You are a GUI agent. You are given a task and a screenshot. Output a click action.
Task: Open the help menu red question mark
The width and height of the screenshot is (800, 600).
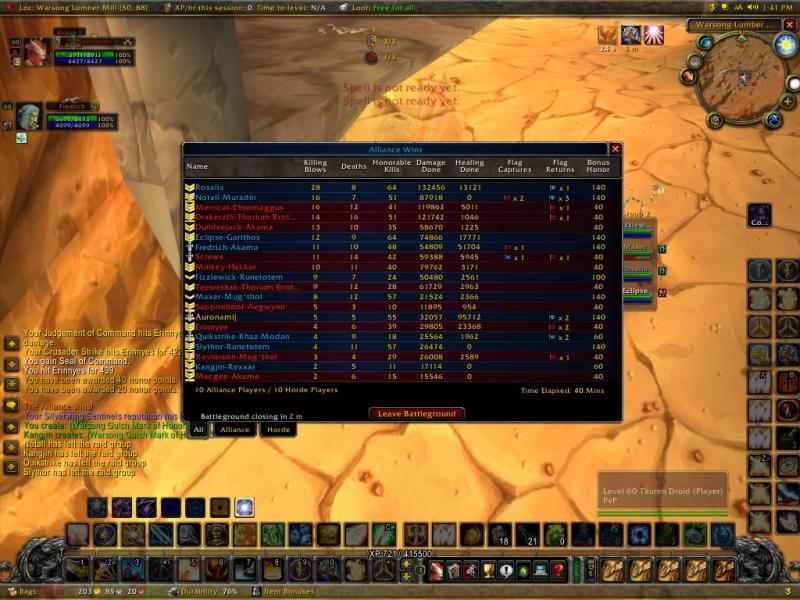pos(558,570)
